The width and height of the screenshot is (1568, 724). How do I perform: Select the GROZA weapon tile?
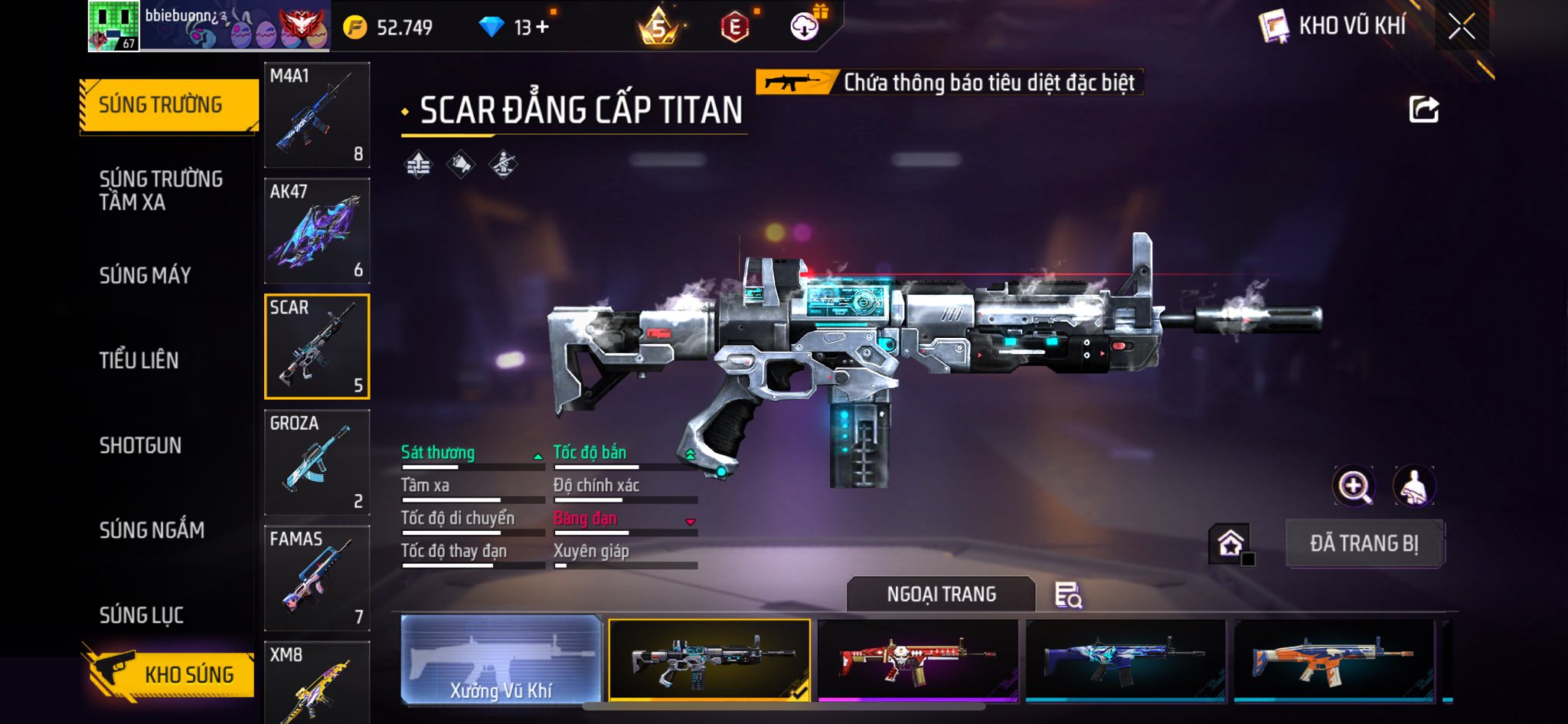[x=317, y=462]
